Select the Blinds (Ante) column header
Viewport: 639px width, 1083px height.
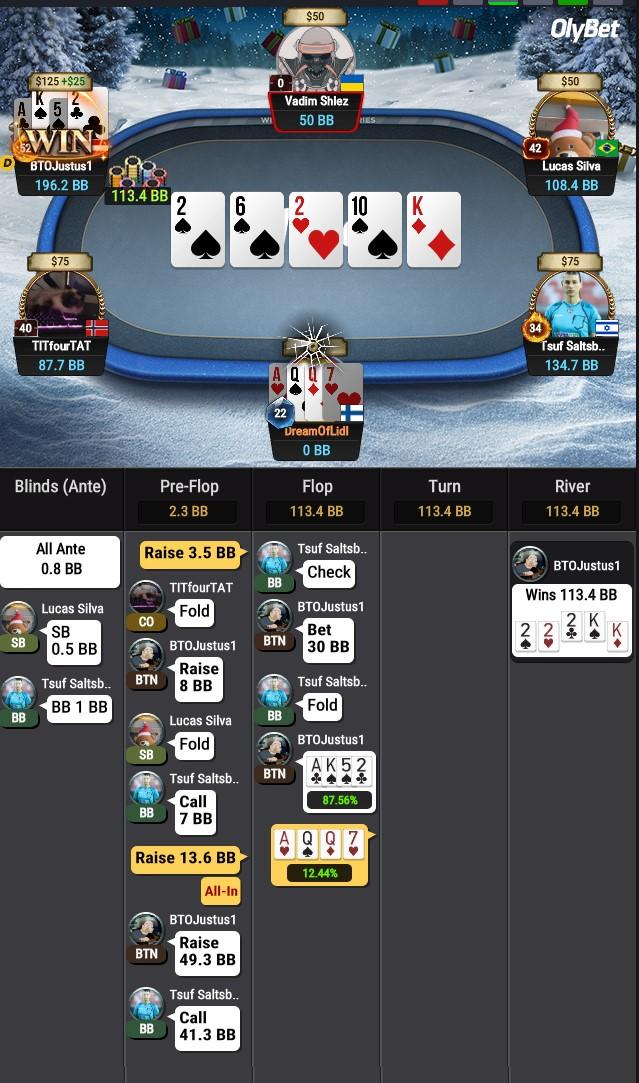click(60, 487)
